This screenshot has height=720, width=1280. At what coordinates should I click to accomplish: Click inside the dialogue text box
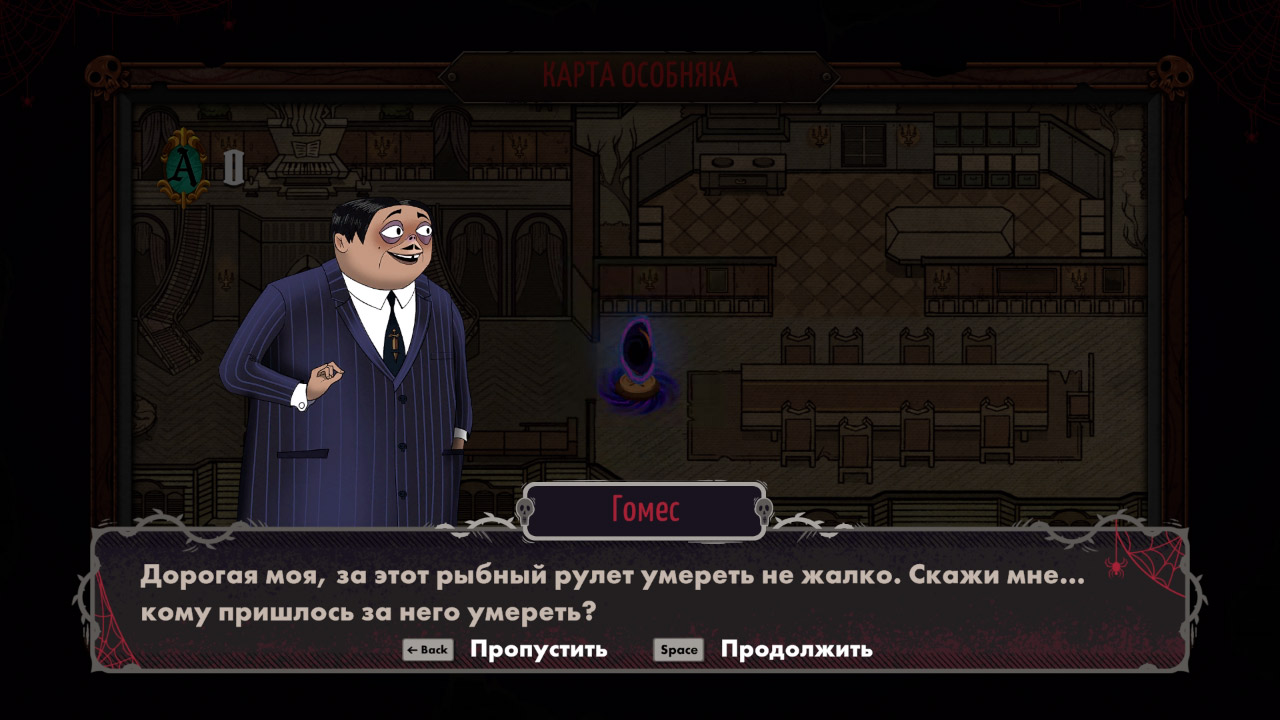tap(640, 590)
